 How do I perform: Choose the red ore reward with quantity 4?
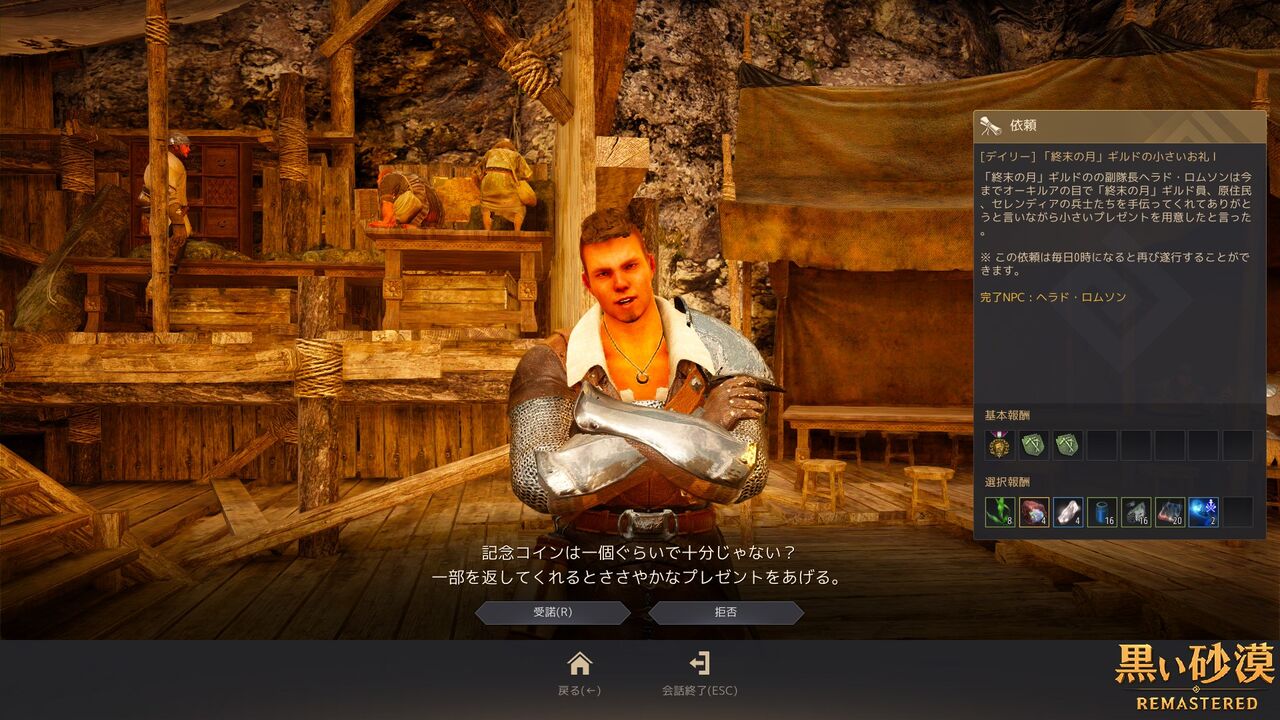pyautogui.click(x=1036, y=512)
